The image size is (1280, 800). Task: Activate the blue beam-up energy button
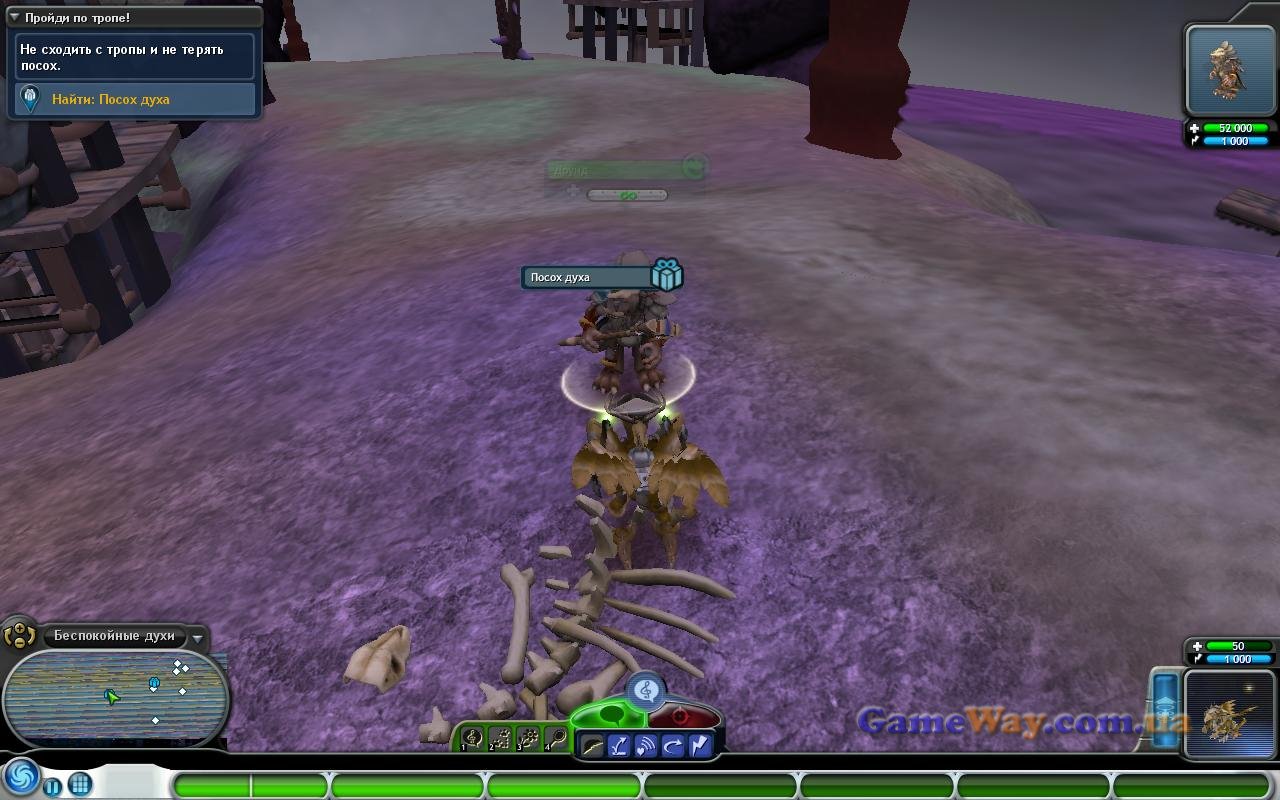1166,708
